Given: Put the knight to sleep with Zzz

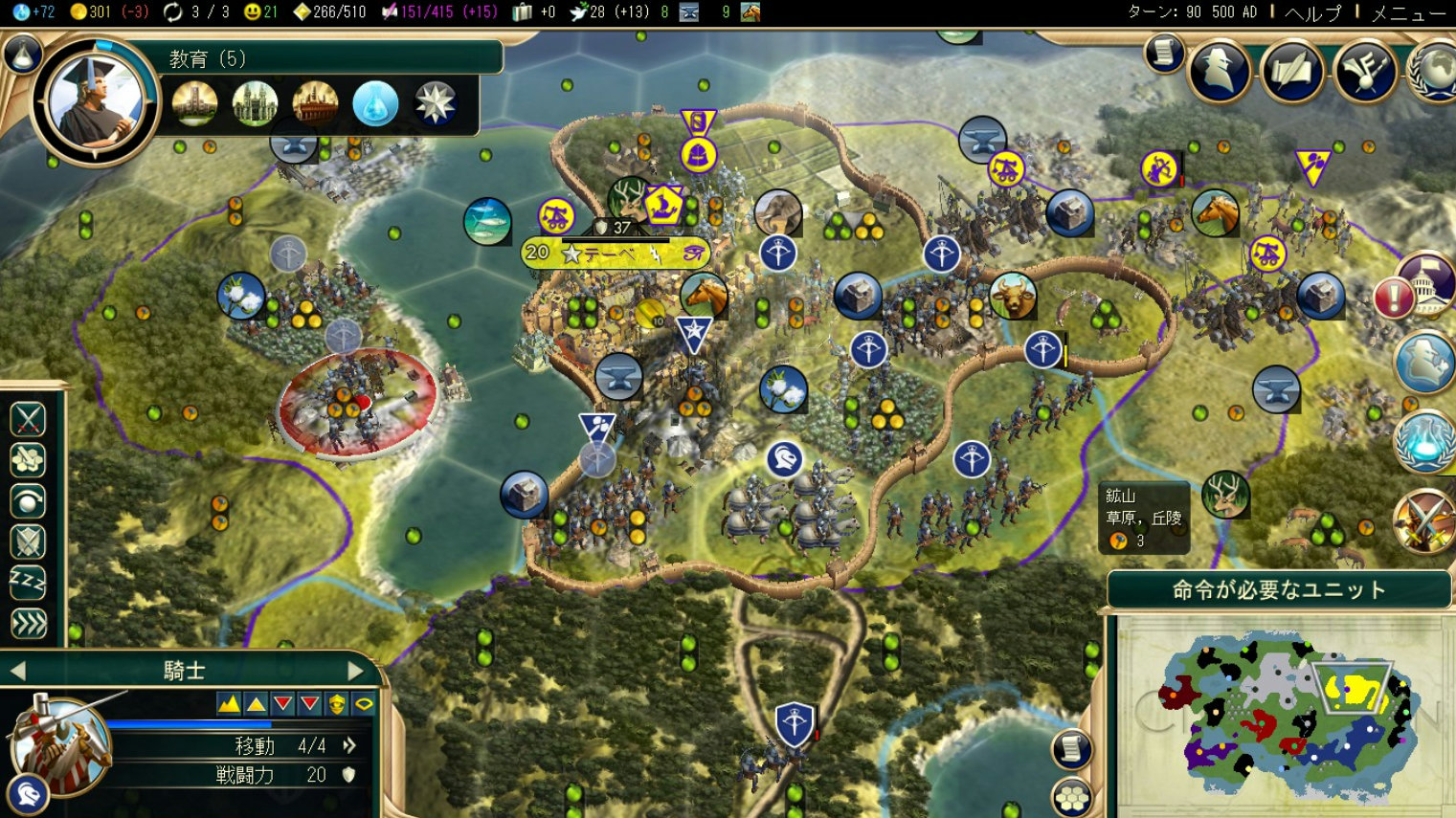Looking at the screenshot, I should point(27,582).
